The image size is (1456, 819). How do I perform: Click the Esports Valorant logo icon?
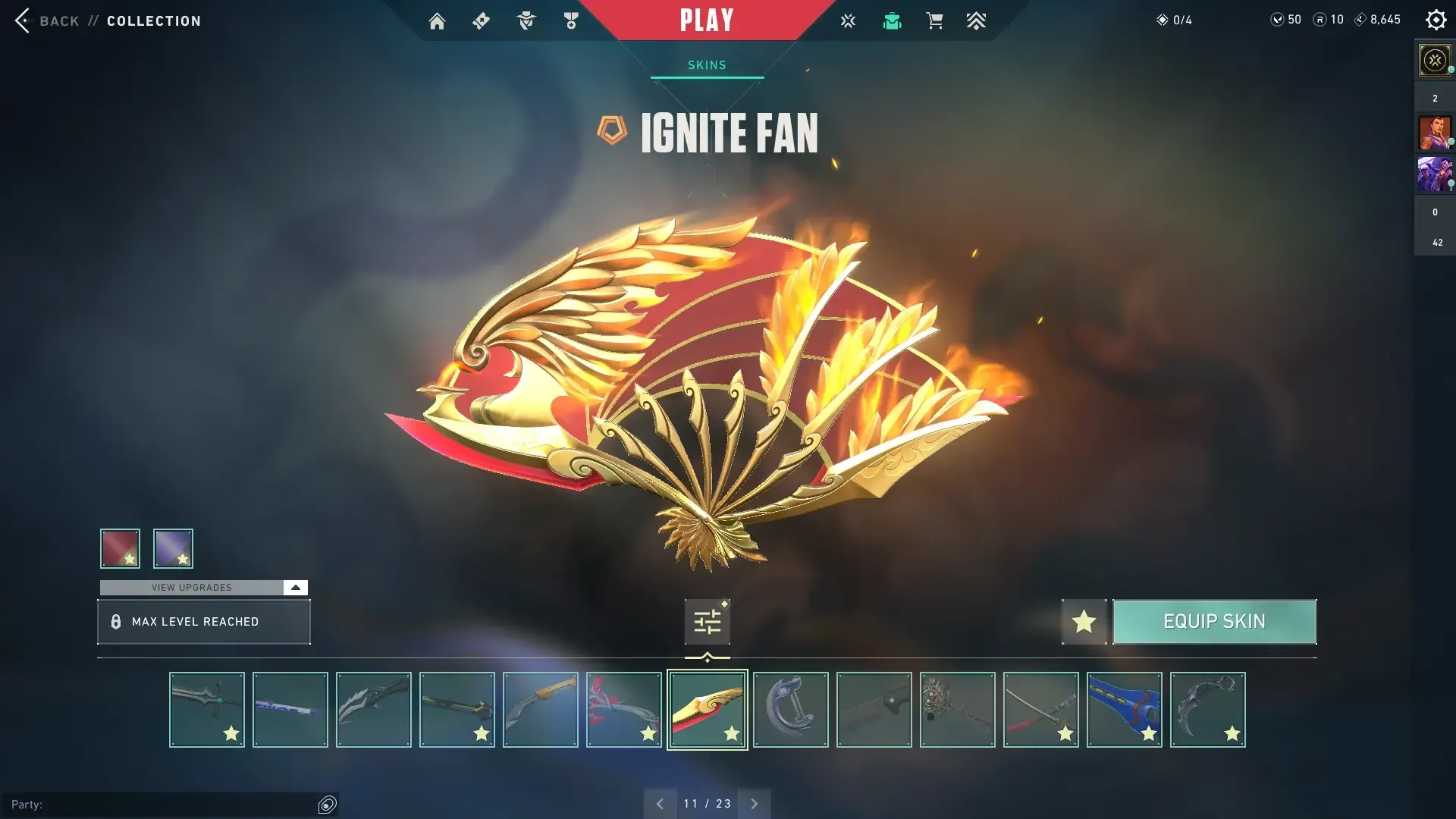coord(848,20)
